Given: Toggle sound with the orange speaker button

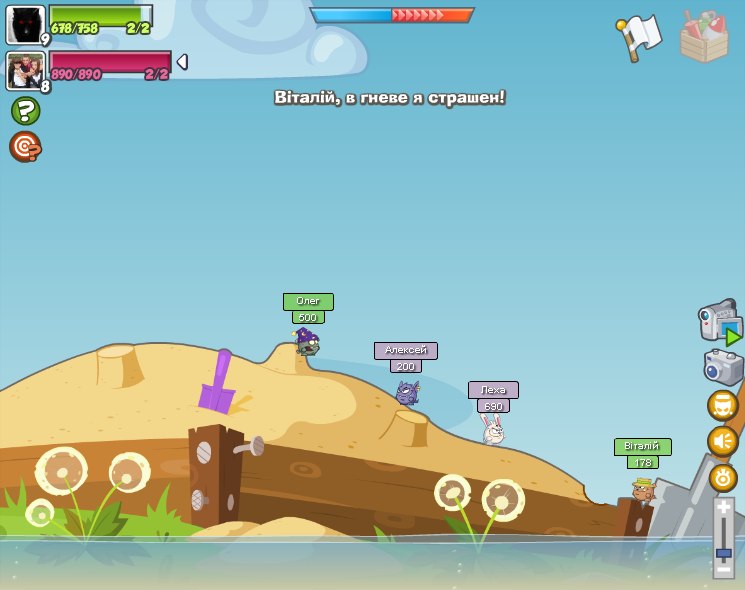Looking at the screenshot, I should click(x=723, y=441).
